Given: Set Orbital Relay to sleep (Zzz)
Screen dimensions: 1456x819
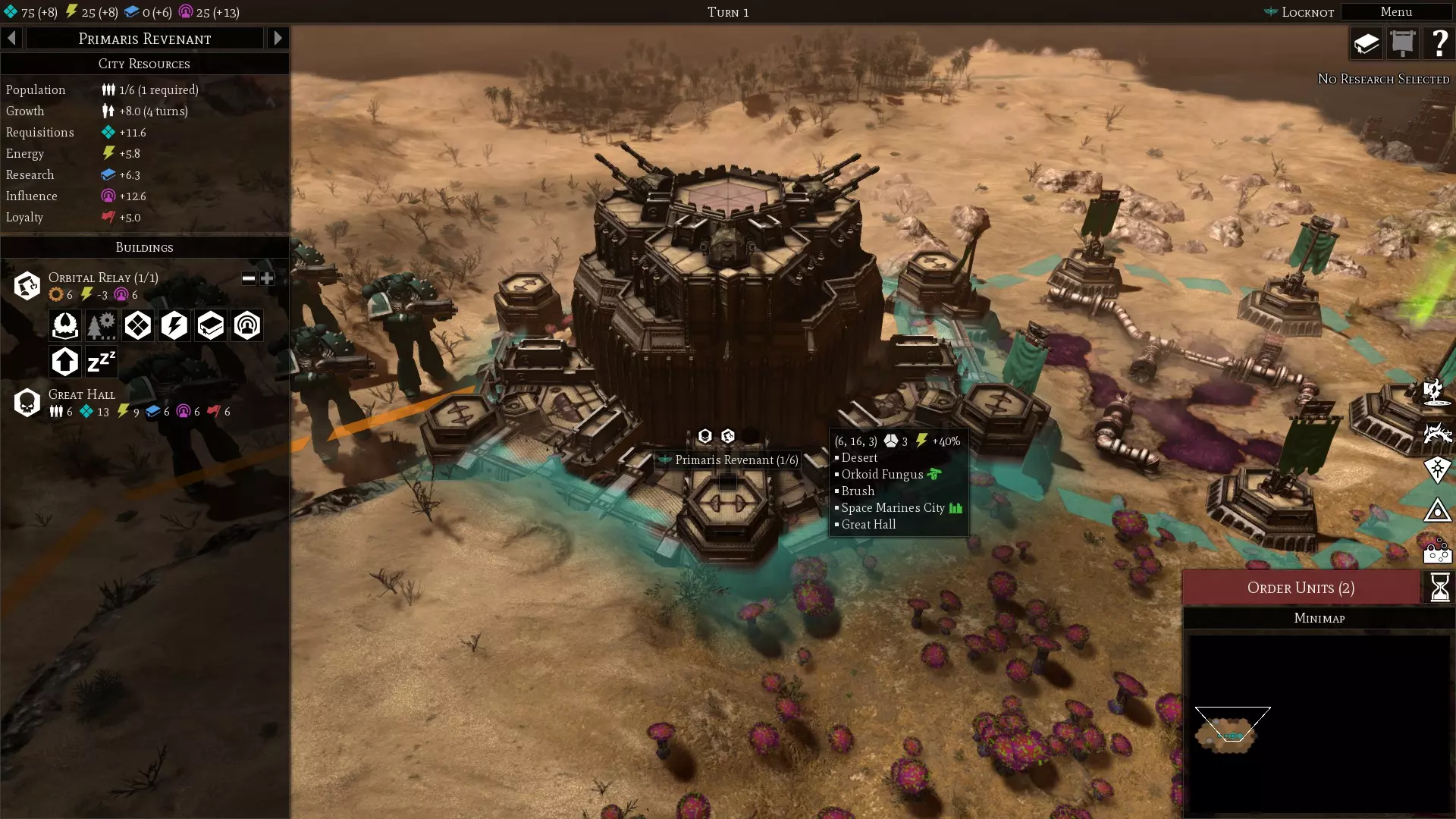Looking at the screenshot, I should click(102, 362).
